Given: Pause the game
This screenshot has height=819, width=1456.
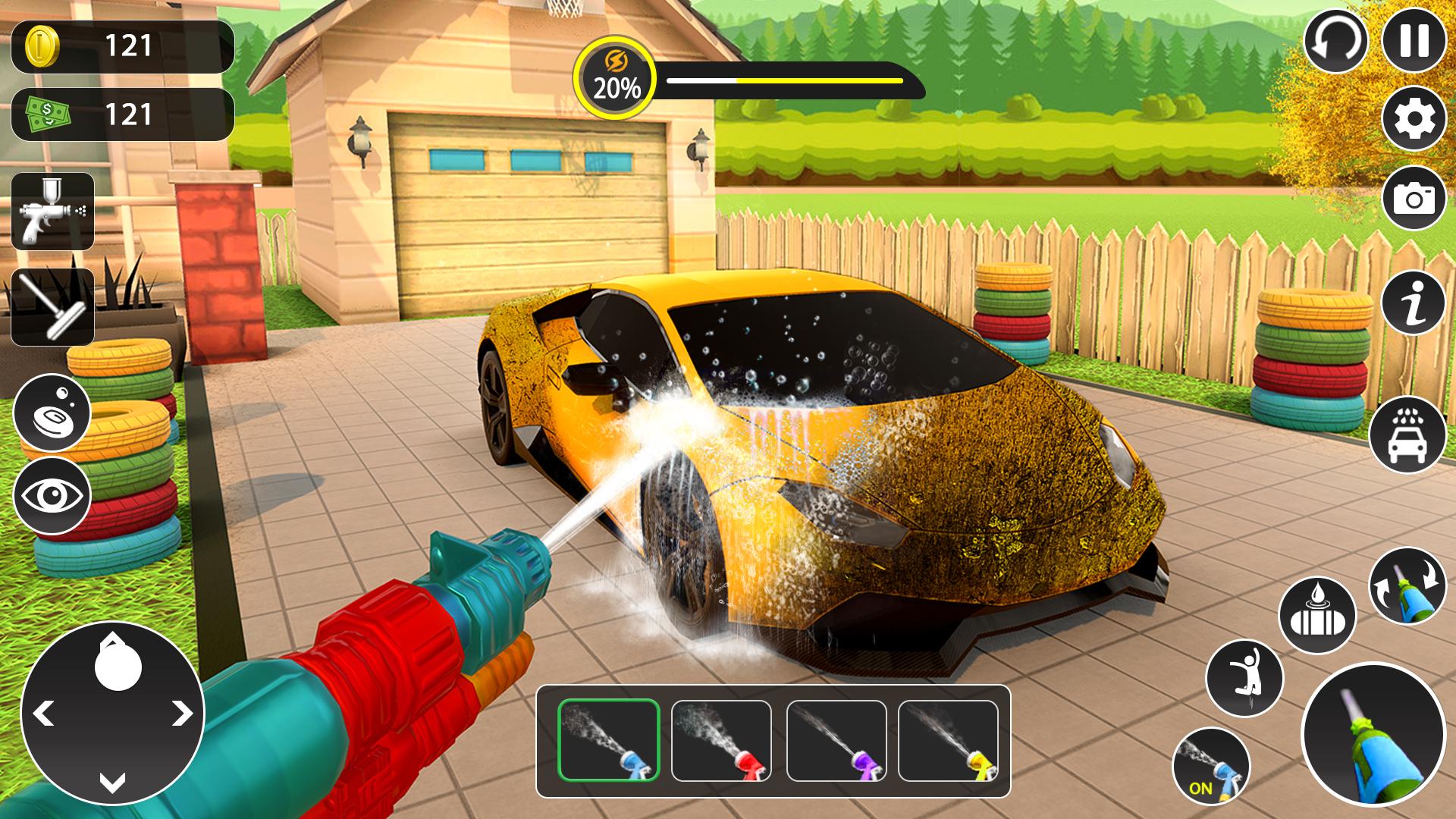Looking at the screenshot, I should [1414, 39].
